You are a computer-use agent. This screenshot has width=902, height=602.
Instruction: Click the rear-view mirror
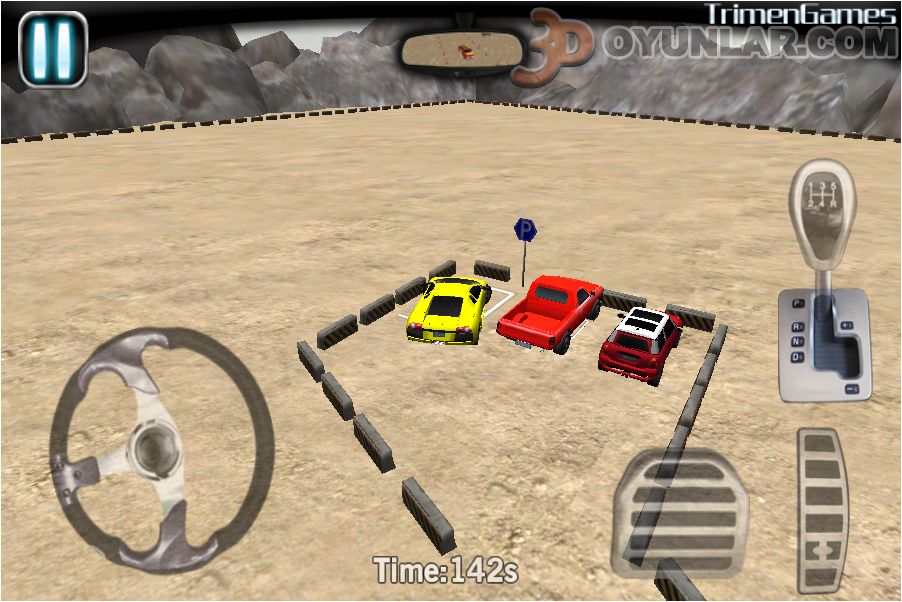coord(461,50)
